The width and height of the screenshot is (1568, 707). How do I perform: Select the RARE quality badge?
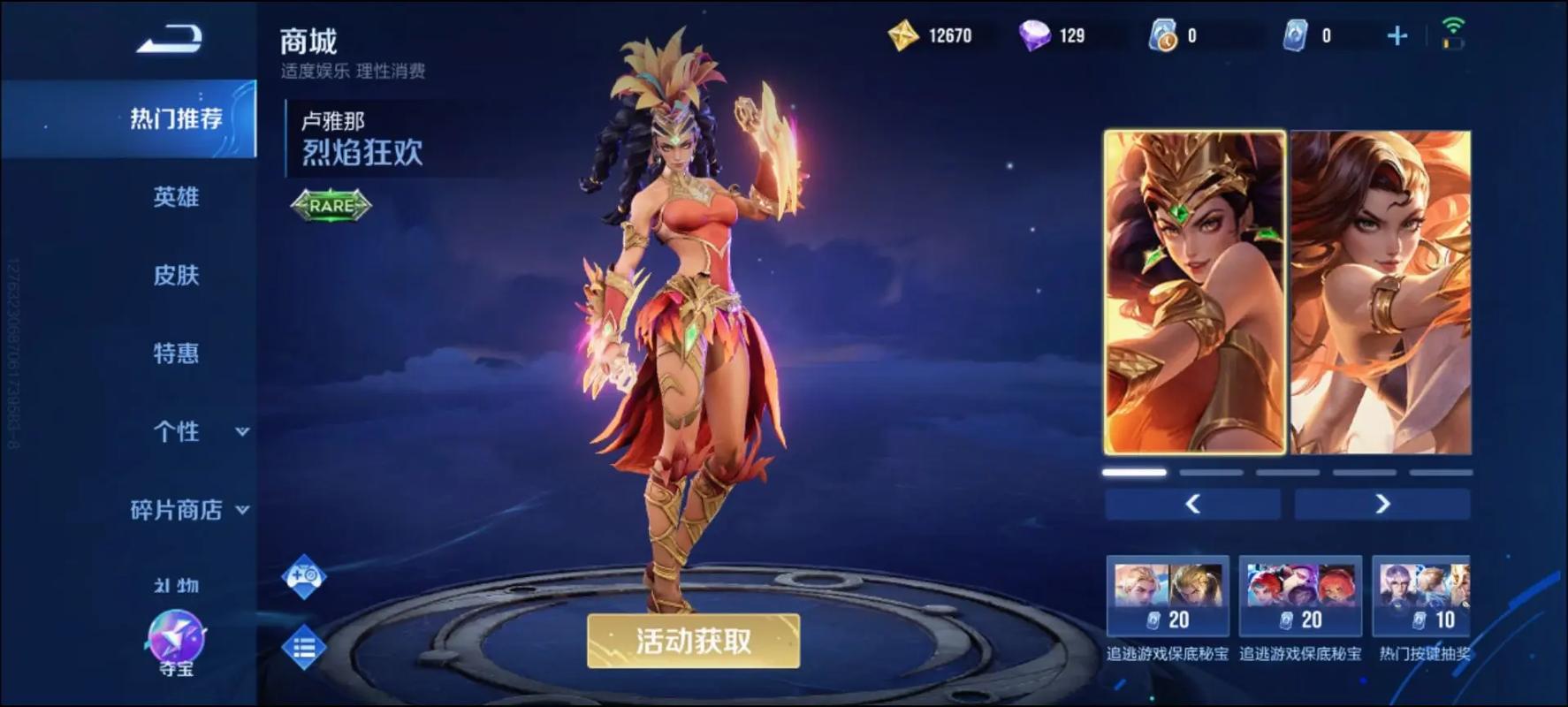point(331,208)
